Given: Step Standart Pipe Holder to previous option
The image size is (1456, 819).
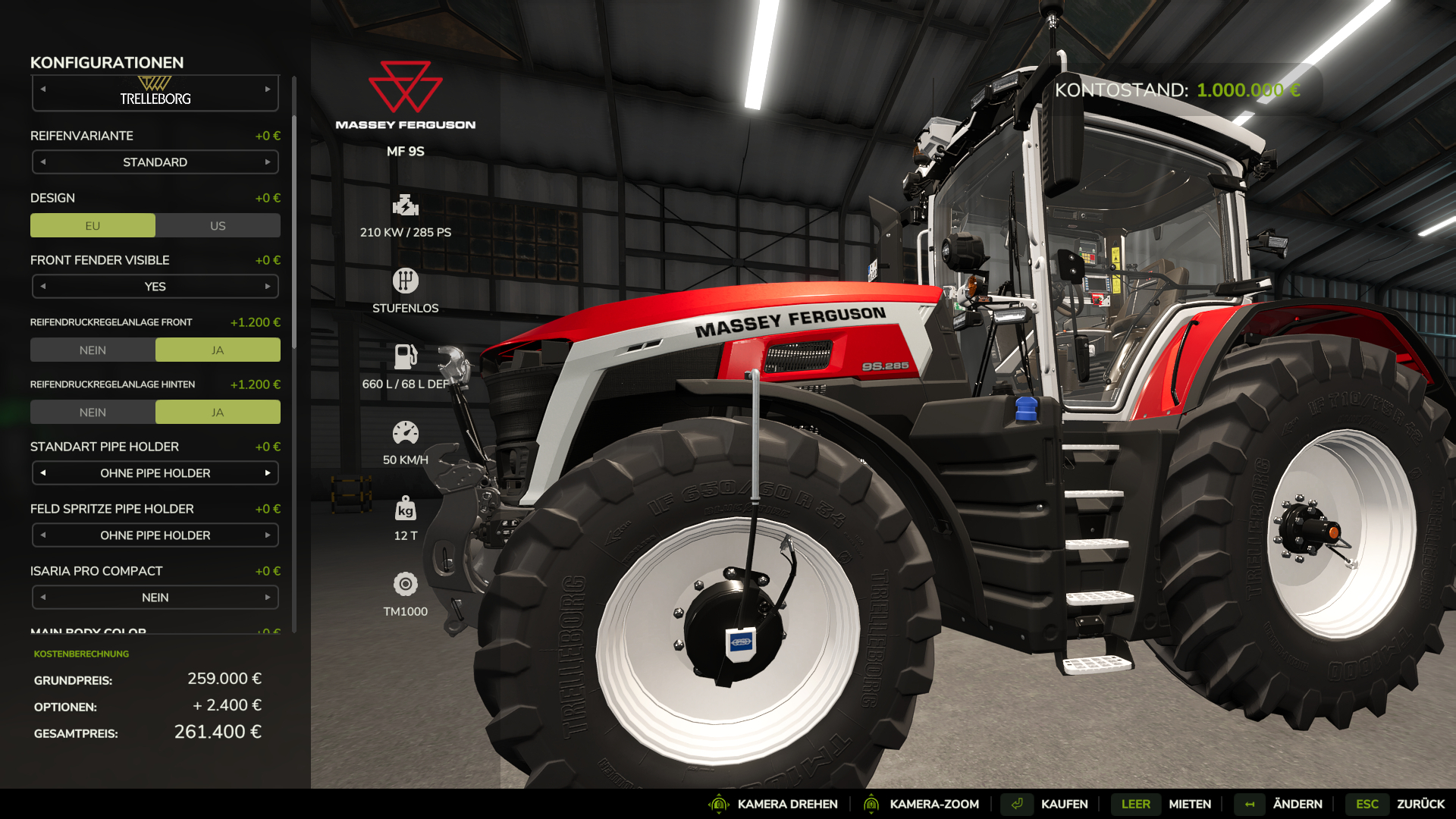Looking at the screenshot, I should (x=43, y=473).
